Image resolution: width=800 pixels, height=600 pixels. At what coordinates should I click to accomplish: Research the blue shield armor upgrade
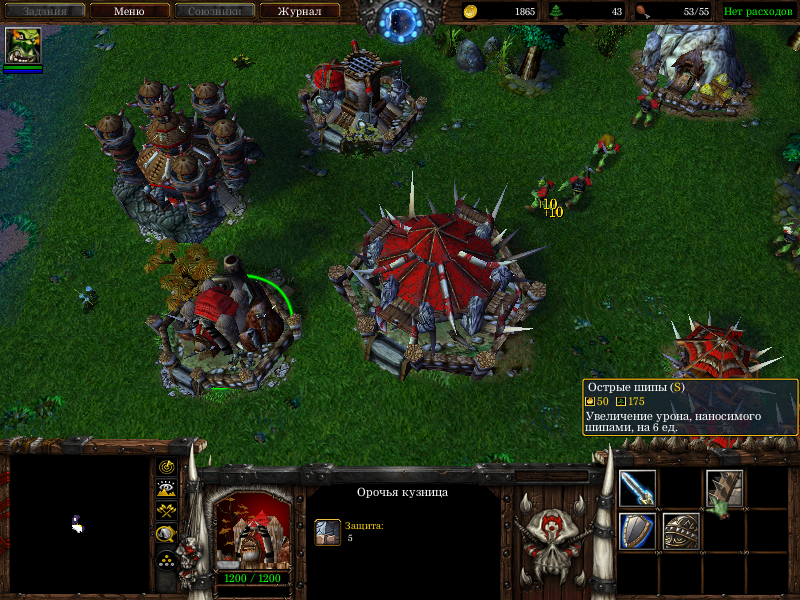click(637, 531)
